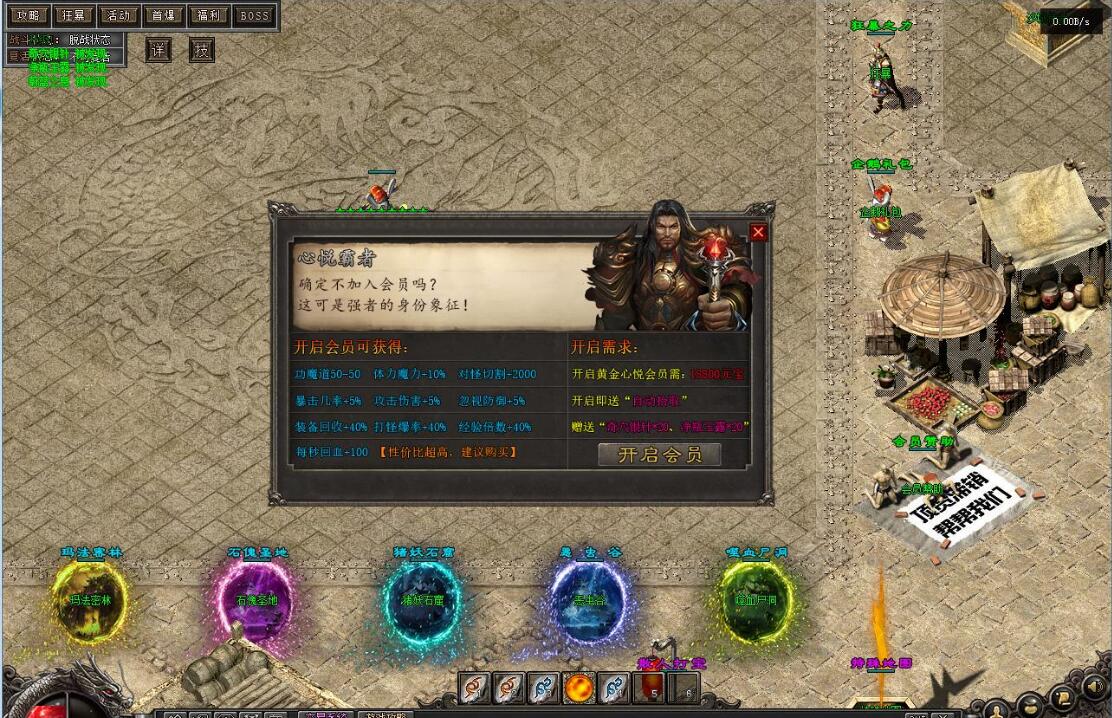Open the 活动 events menu
The height and width of the screenshot is (718, 1112).
(x=118, y=15)
